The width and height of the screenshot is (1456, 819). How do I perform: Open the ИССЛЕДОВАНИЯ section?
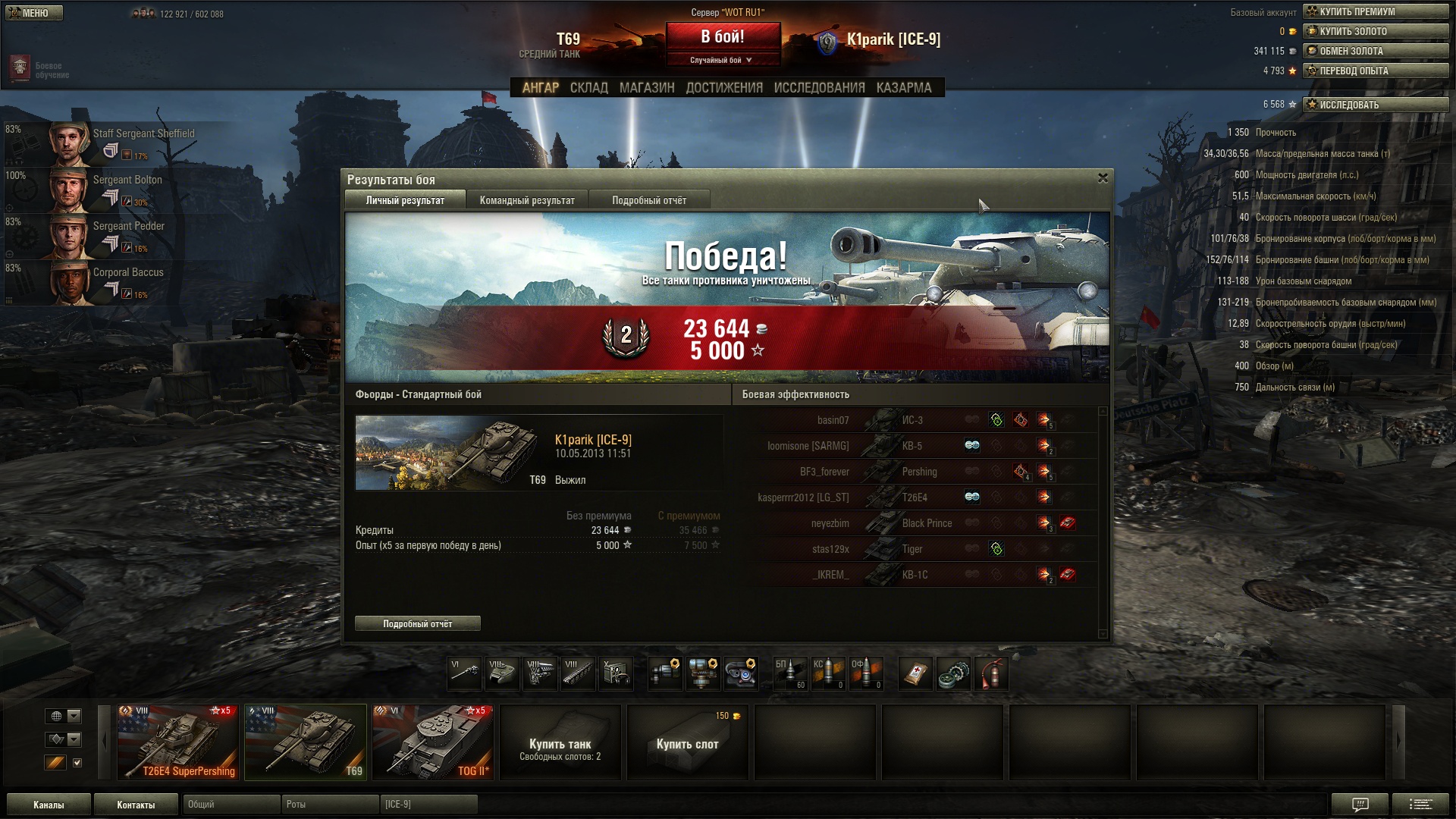819,88
